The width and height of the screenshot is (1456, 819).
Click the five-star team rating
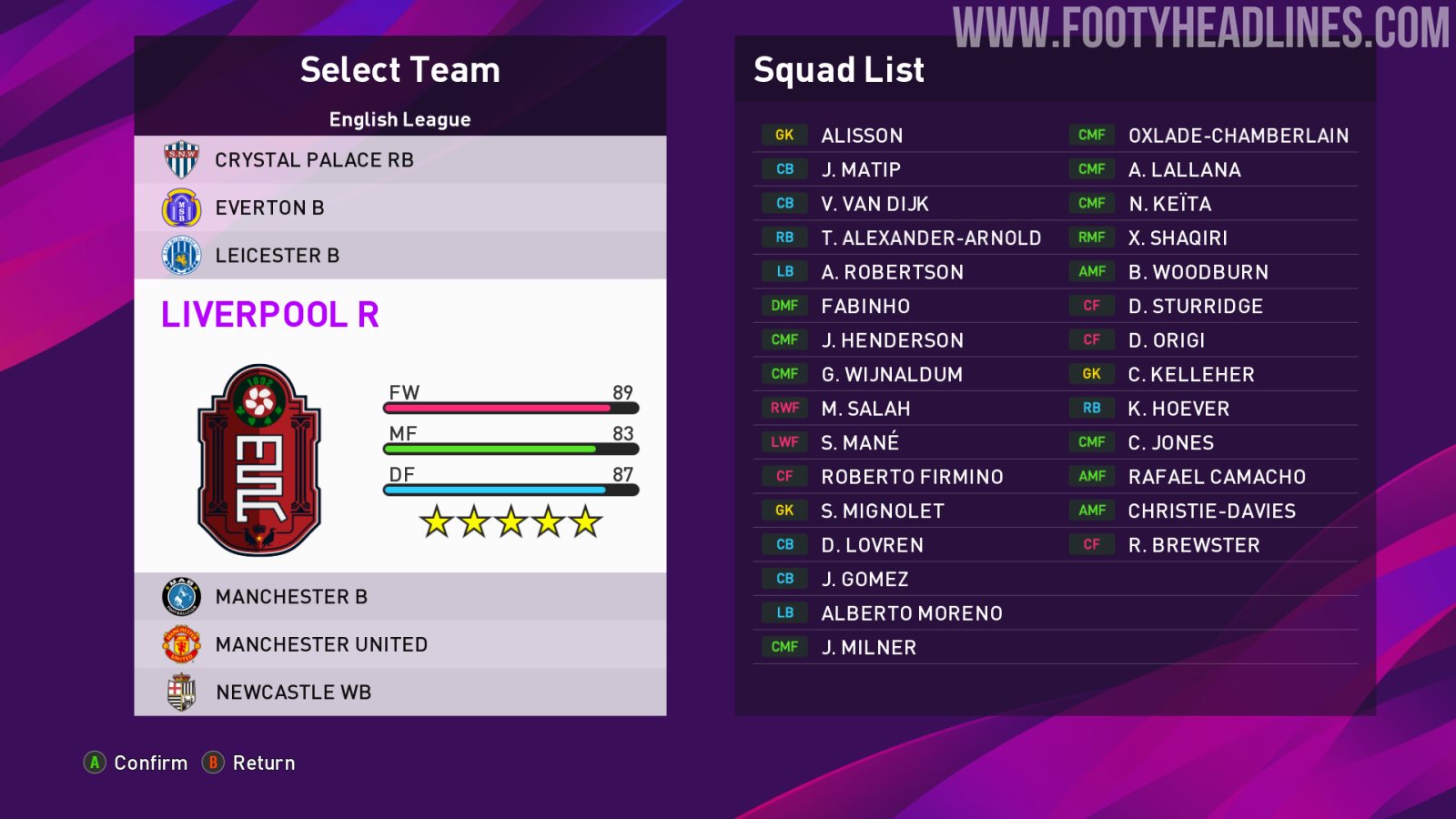click(510, 522)
